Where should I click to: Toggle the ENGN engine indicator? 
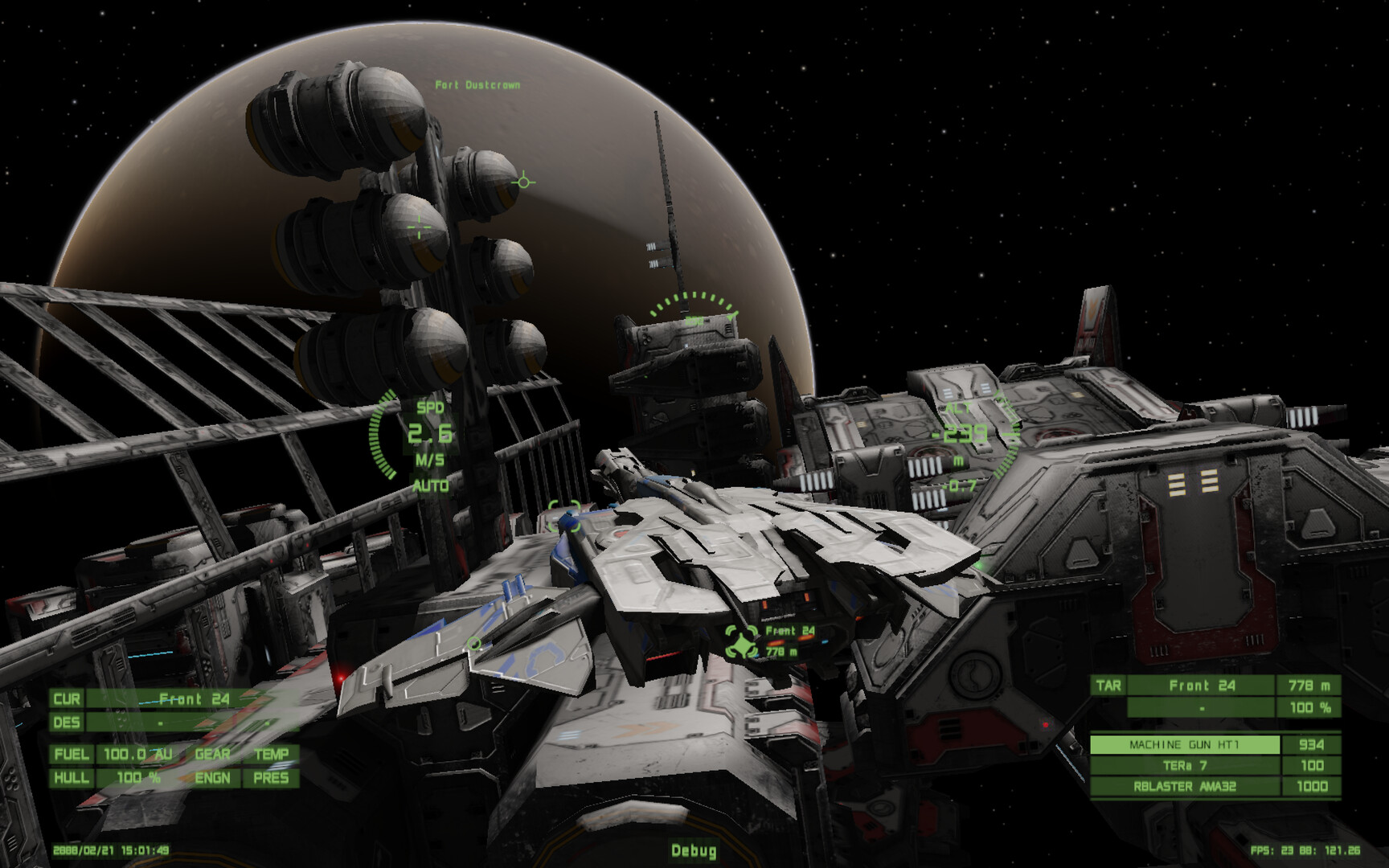point(212,779)
